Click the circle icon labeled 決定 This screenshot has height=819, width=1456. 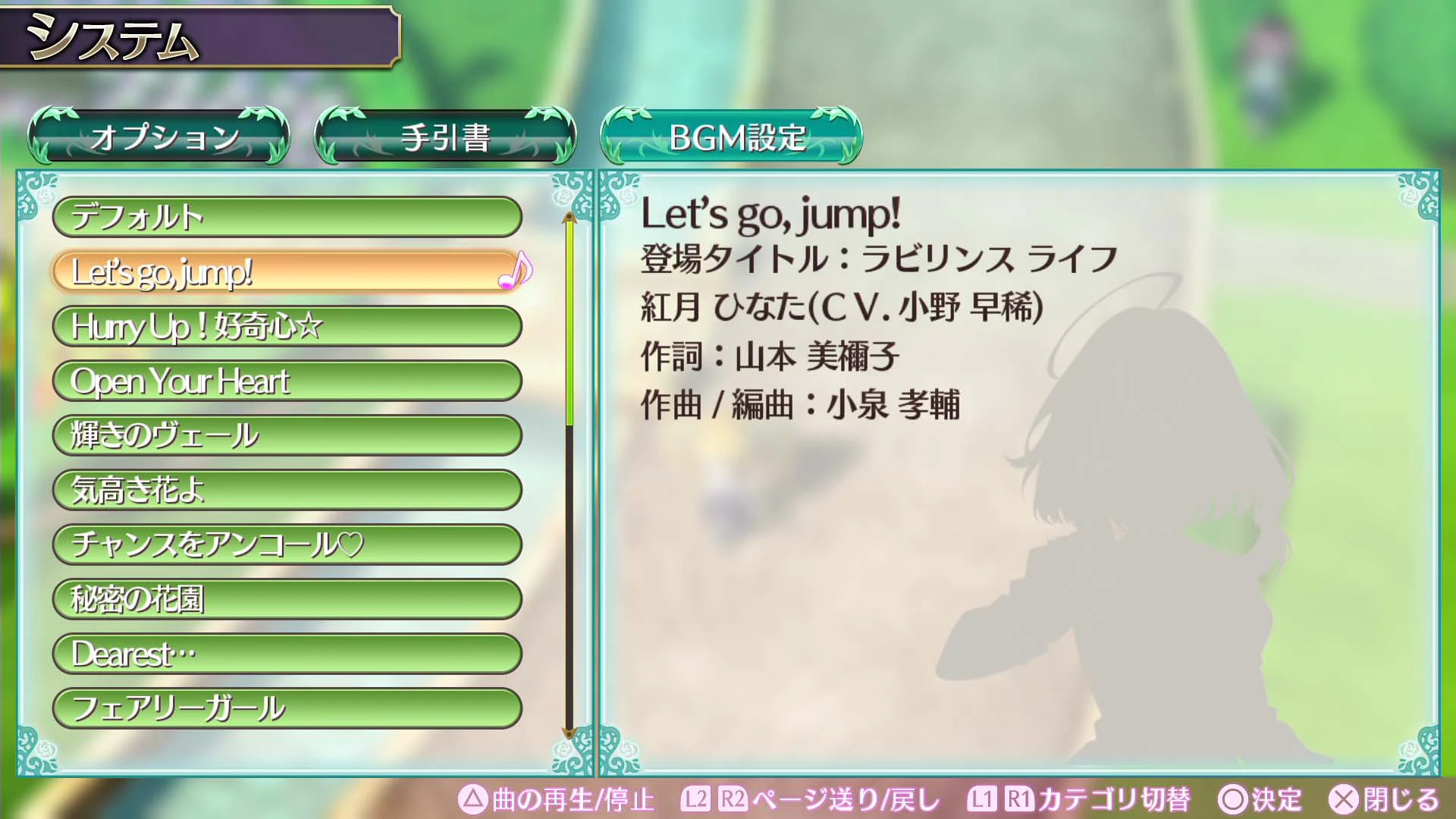point(1232,799)
